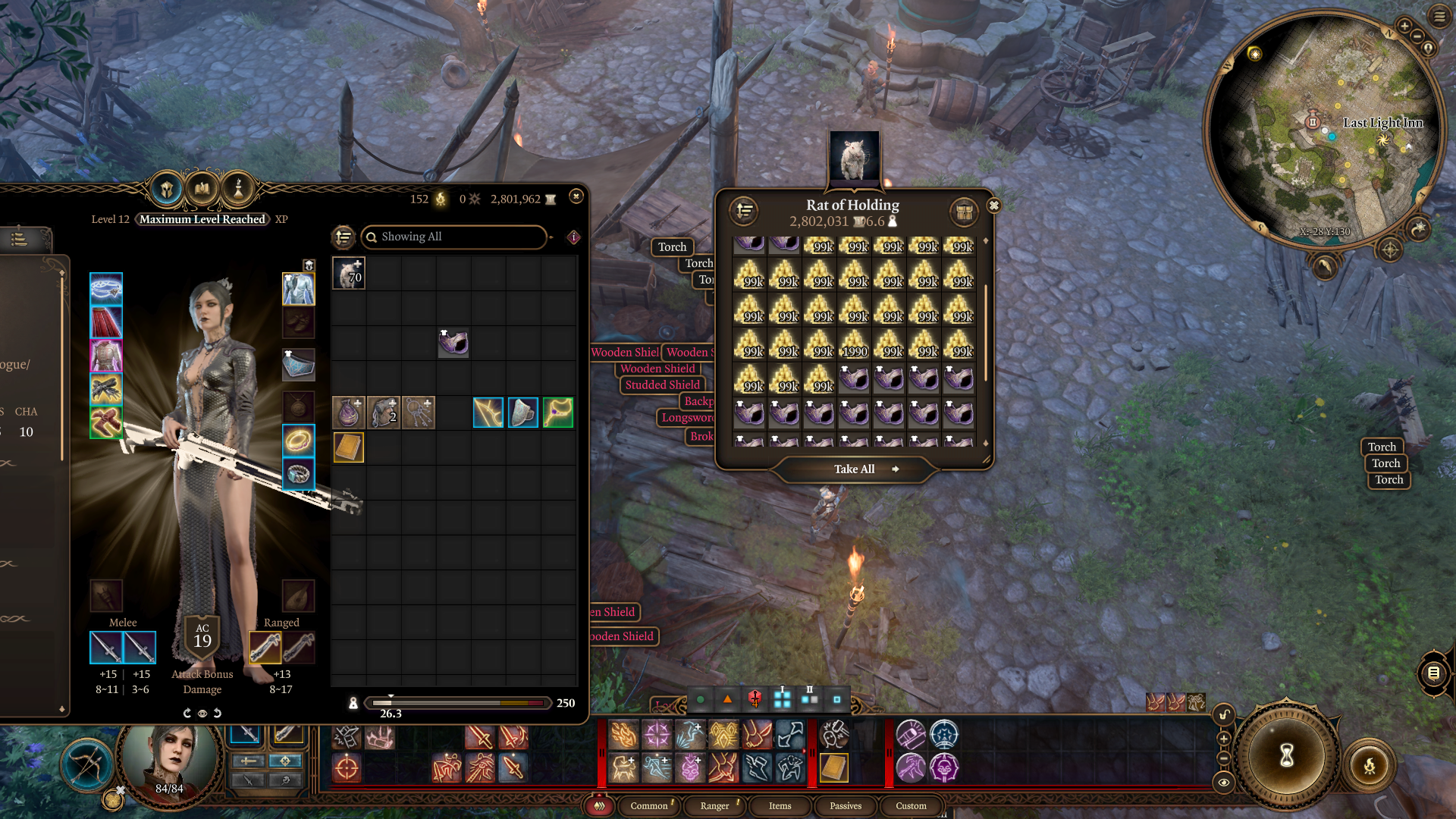Close the character inventory panel

(576, 196)
